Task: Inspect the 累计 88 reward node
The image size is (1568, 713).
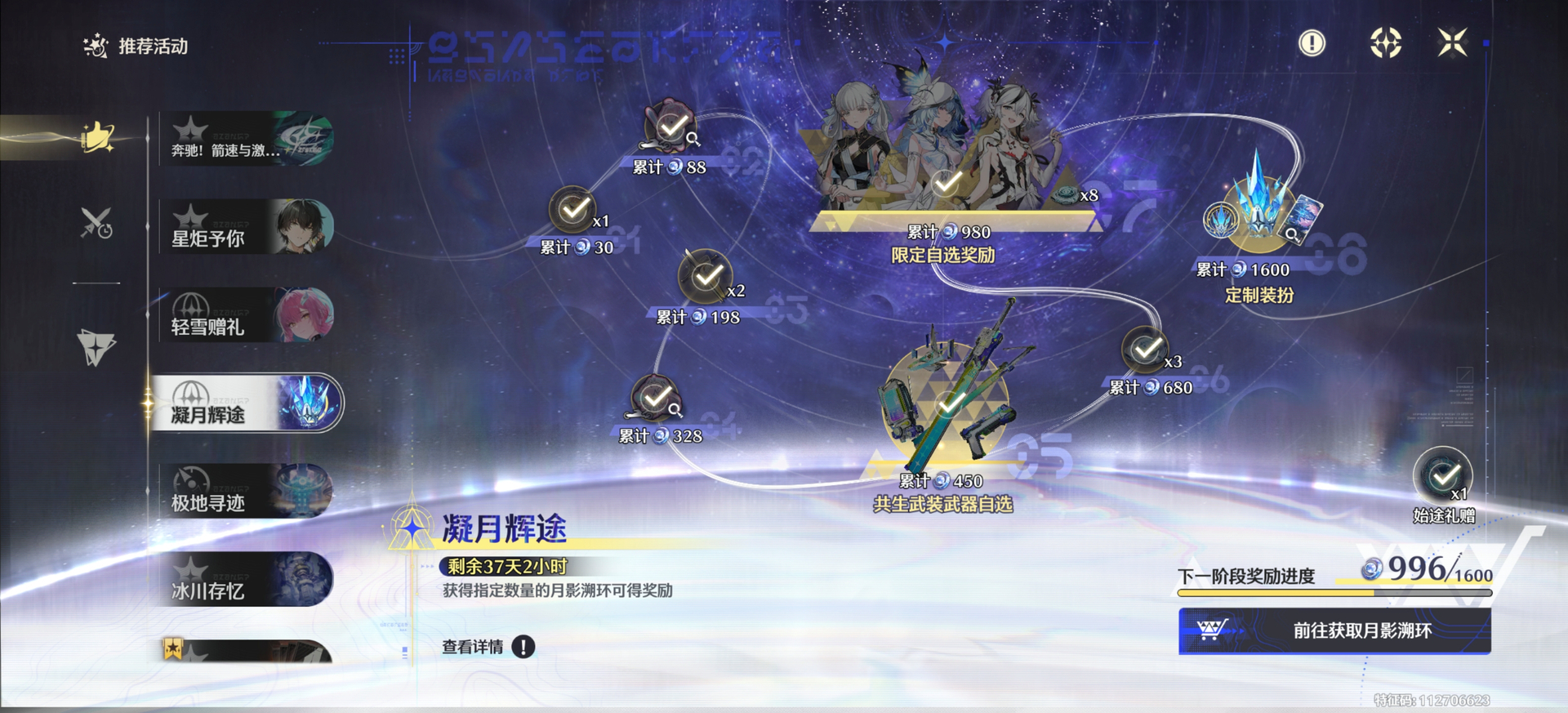Action: point(672,127)
